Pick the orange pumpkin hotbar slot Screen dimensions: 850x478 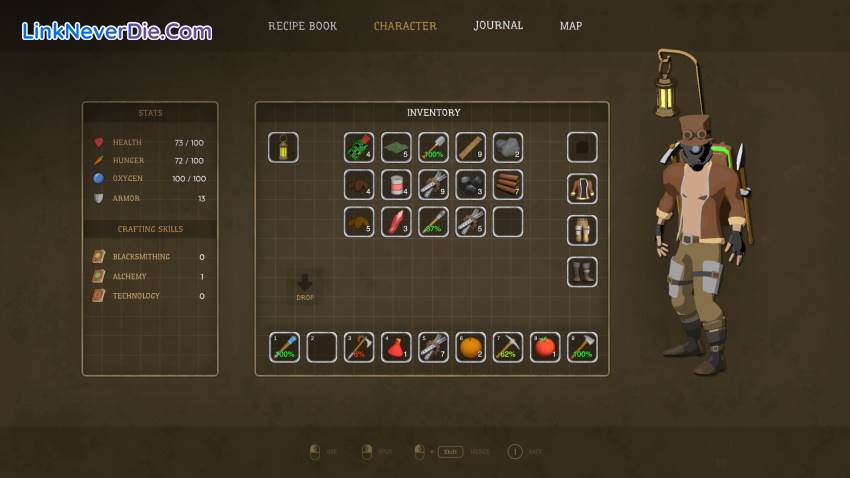pyautogui.click(x=470, y=347)
